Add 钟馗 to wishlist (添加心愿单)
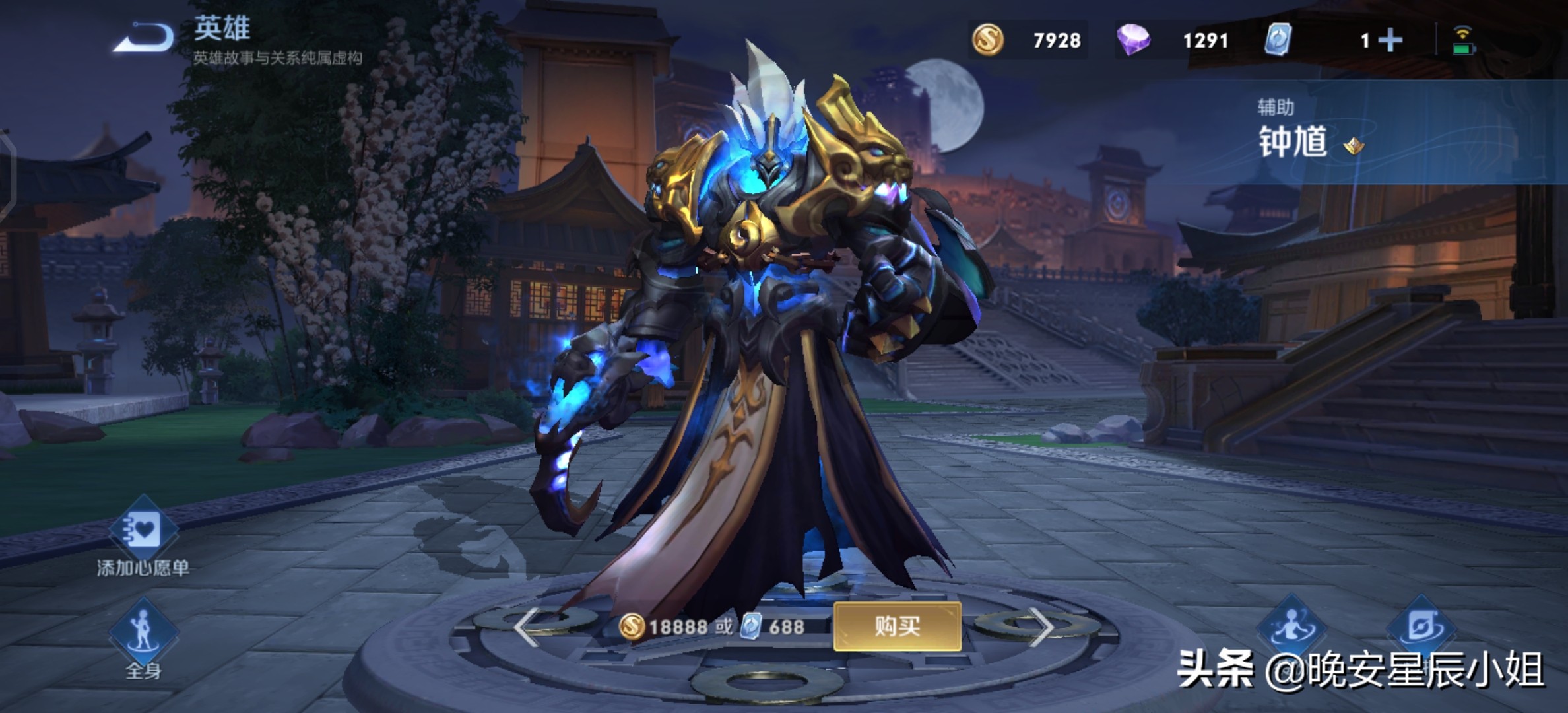The width and height of the screenshot is (1568, 713). coord(143,531)
